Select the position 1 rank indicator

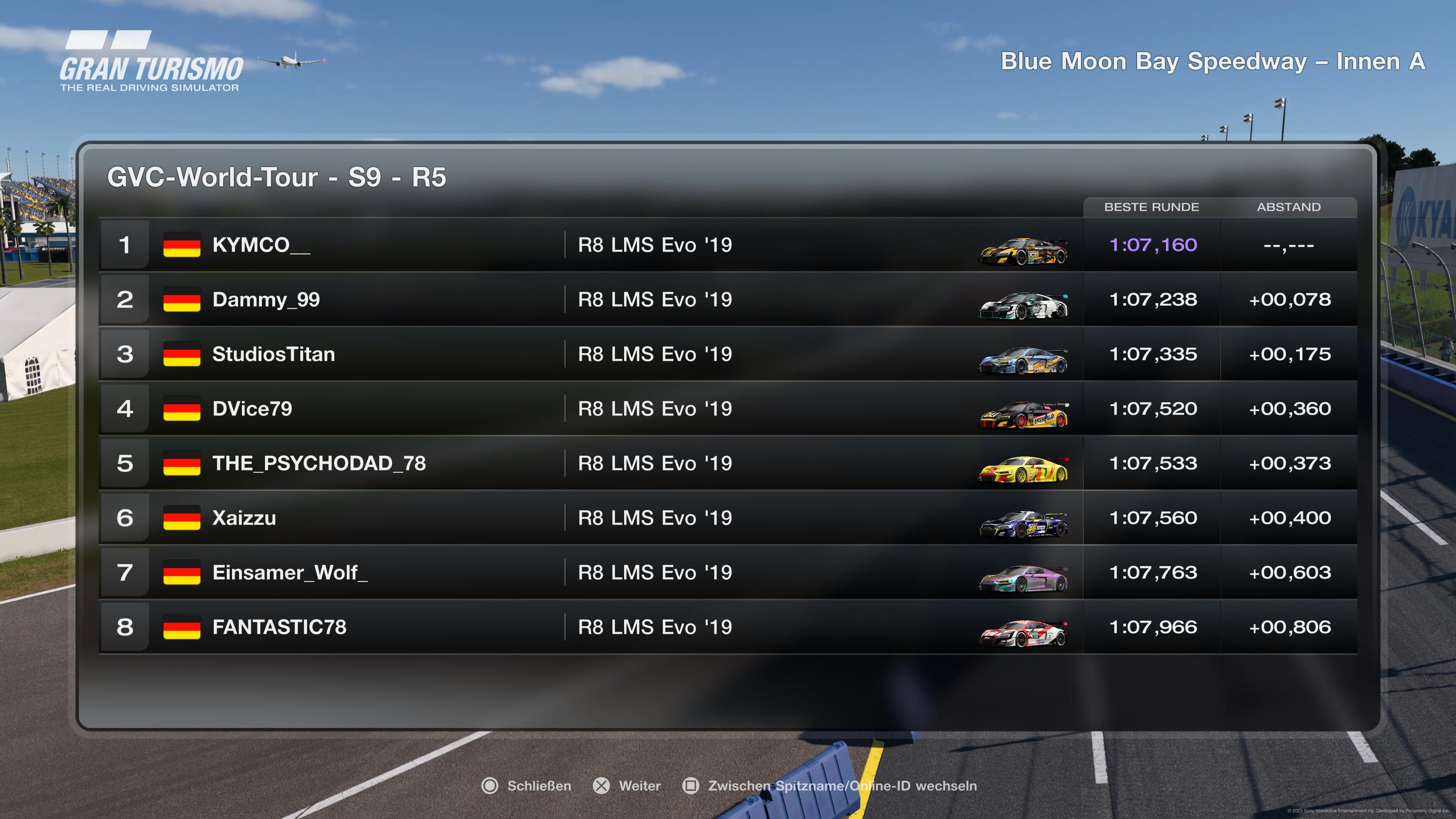pyautogui.click(x=125, y=245)
